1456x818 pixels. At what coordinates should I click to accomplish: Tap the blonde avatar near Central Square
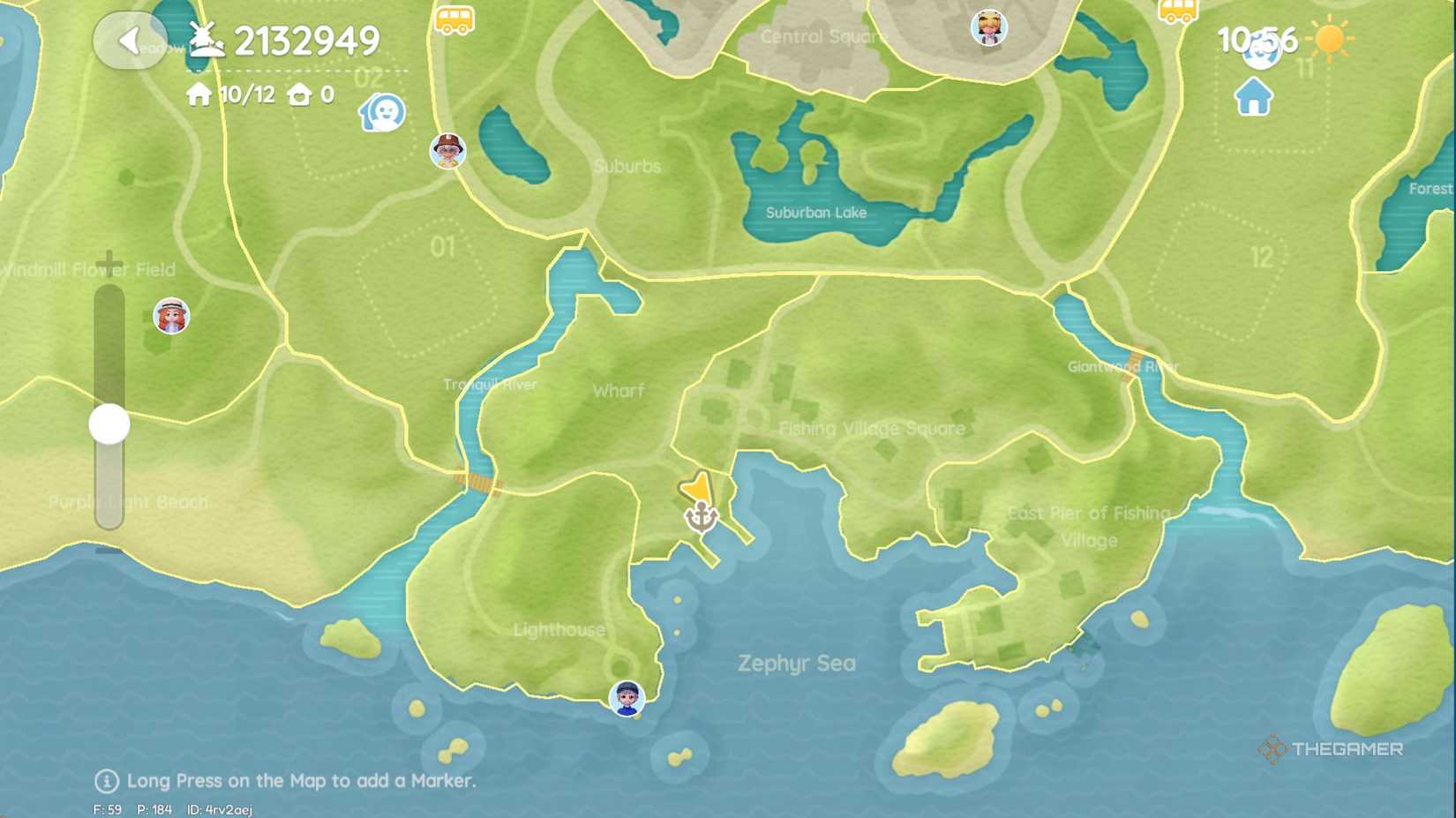pos(988,27)
